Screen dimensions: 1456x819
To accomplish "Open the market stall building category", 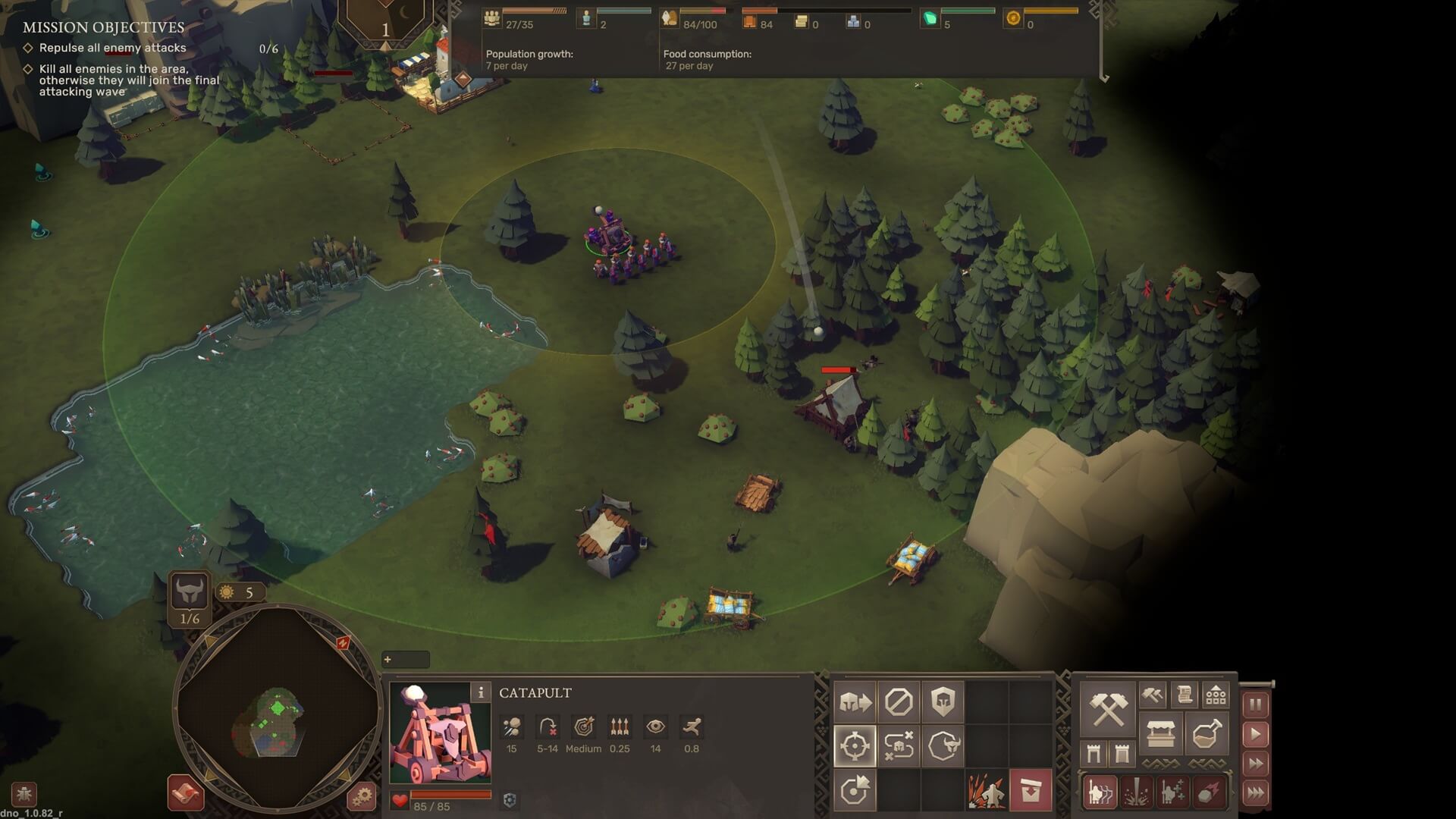I will 1160,734.
